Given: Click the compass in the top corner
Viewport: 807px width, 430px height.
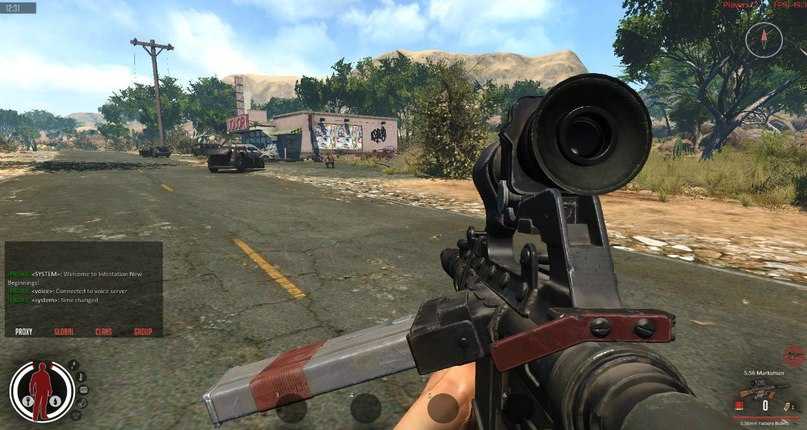Looking at the screenshot, I should [762, 39].
